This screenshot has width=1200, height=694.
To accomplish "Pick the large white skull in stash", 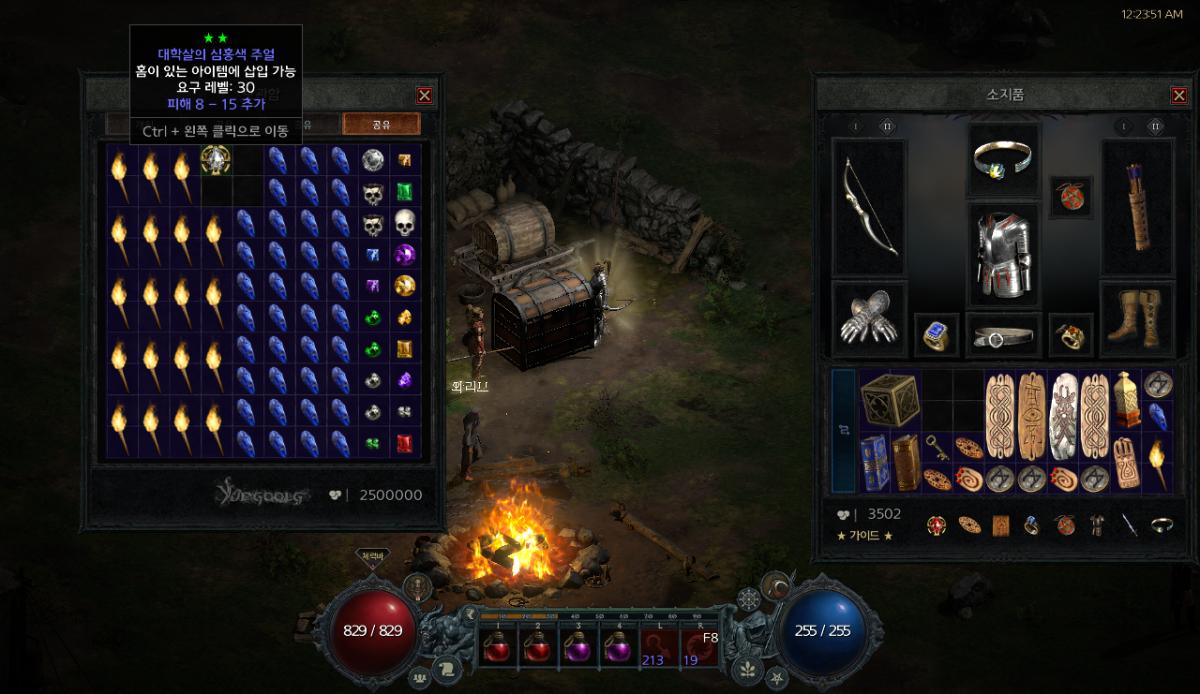I will click(x=404, y=222).
